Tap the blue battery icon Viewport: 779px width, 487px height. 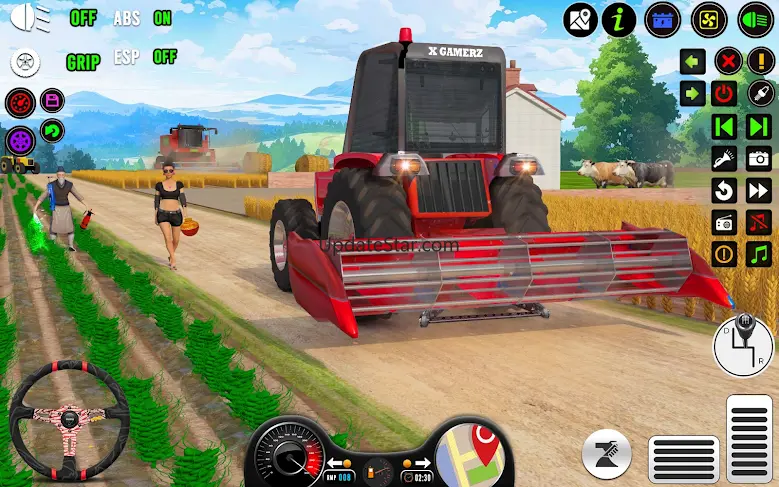pos(662,18)
